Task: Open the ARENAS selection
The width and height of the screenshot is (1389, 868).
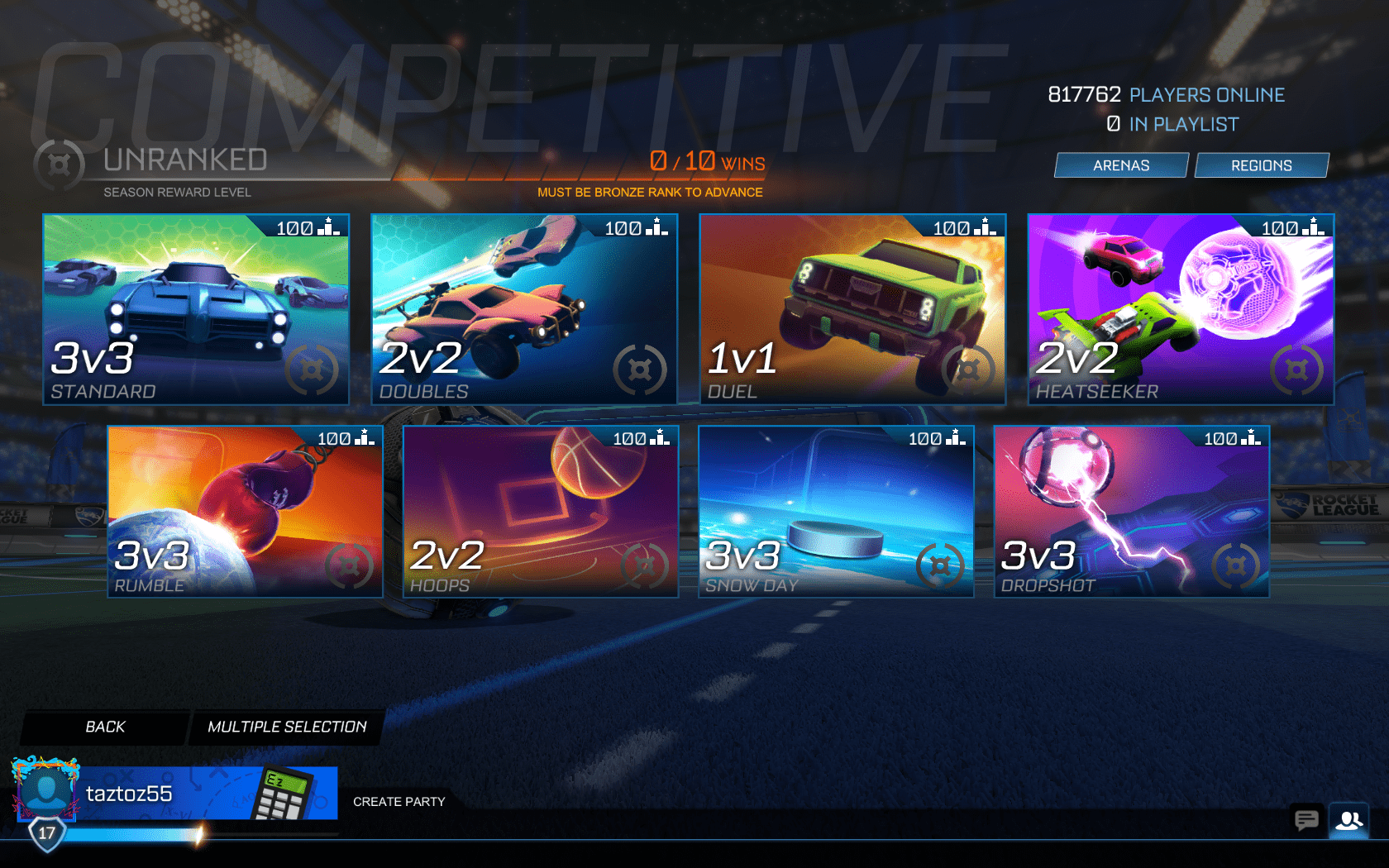Action: [1120, 165]
